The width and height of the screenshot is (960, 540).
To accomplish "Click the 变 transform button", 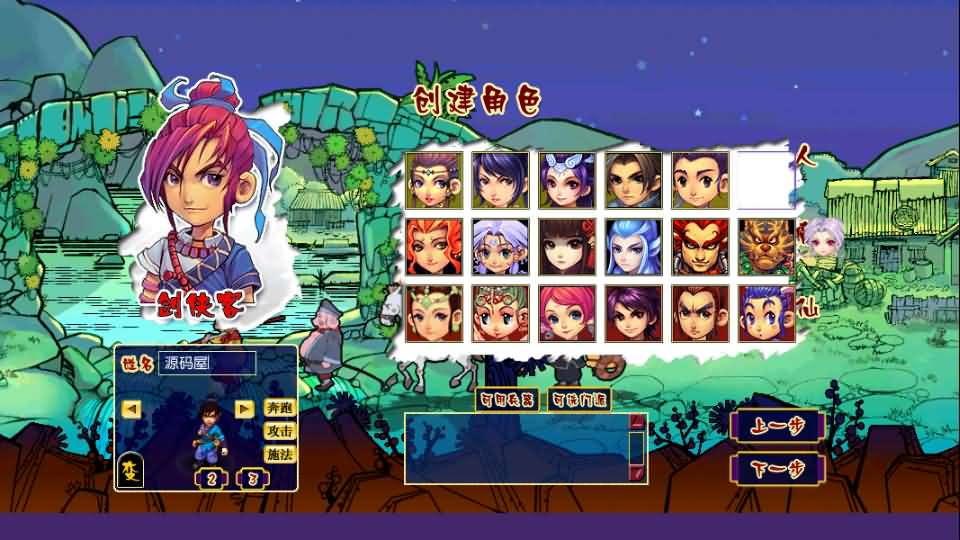I will 131,470.
